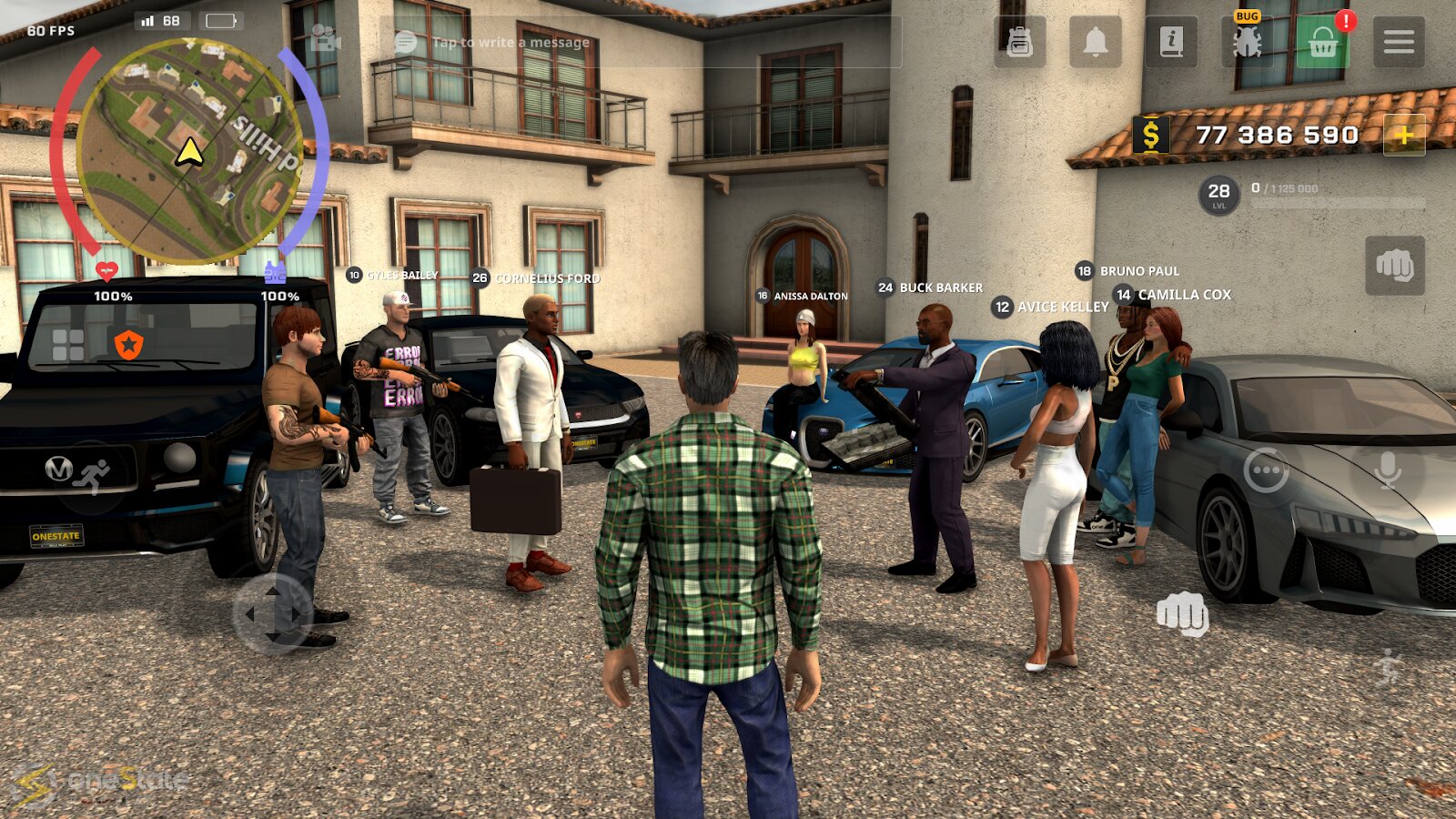Toggle the microphone voice chat
This screenshot has height=819, width=1456.
1388,470
